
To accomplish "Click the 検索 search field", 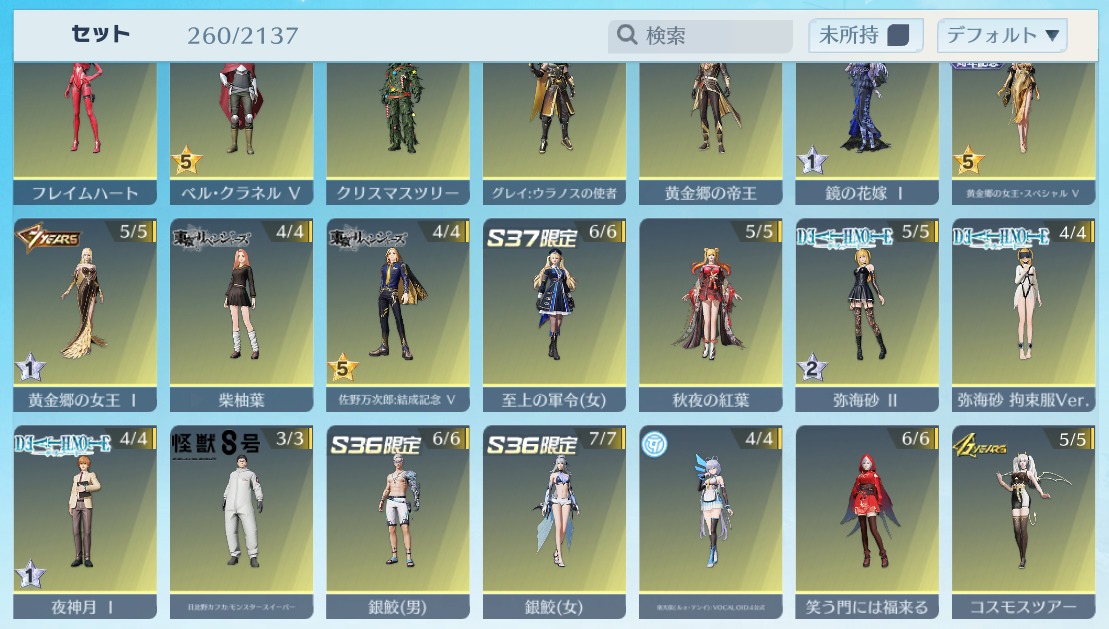I will [690, 36].
